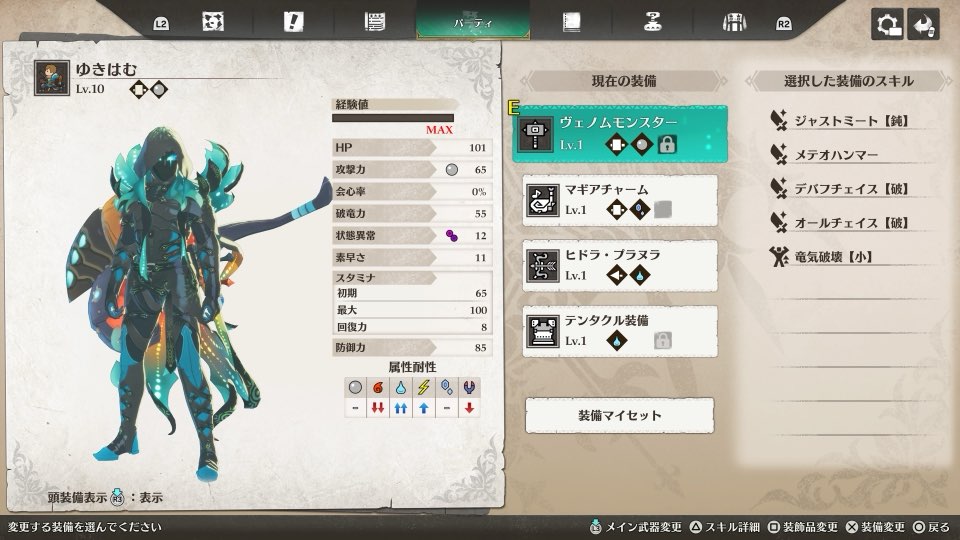Image resolution: width=960 pixels, height=540 pixels.
Task: Select the パーティ party tab
Action: click(473, 21)
